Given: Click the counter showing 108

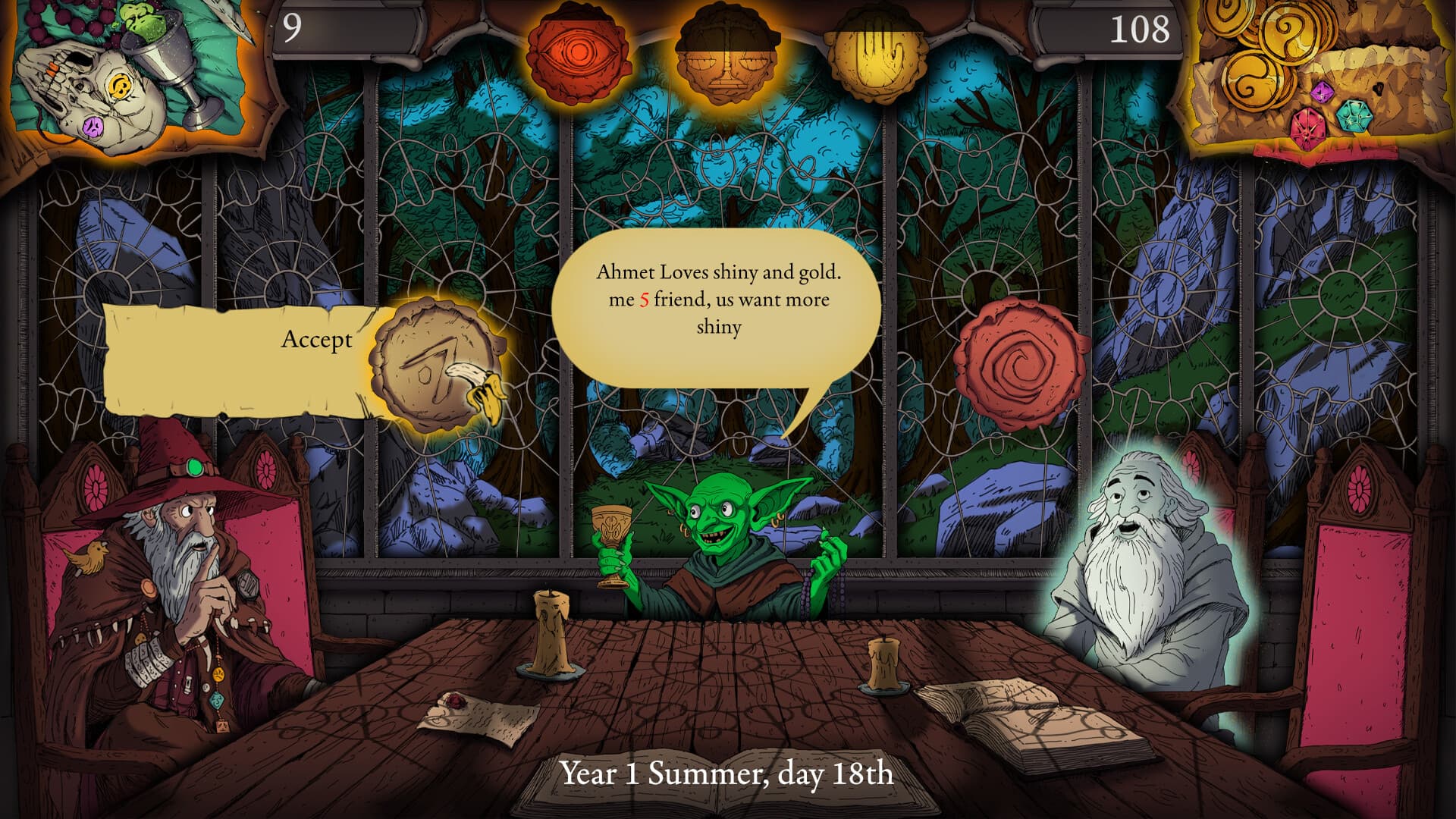Looking at the screenshot, I should pos(1138,29).
